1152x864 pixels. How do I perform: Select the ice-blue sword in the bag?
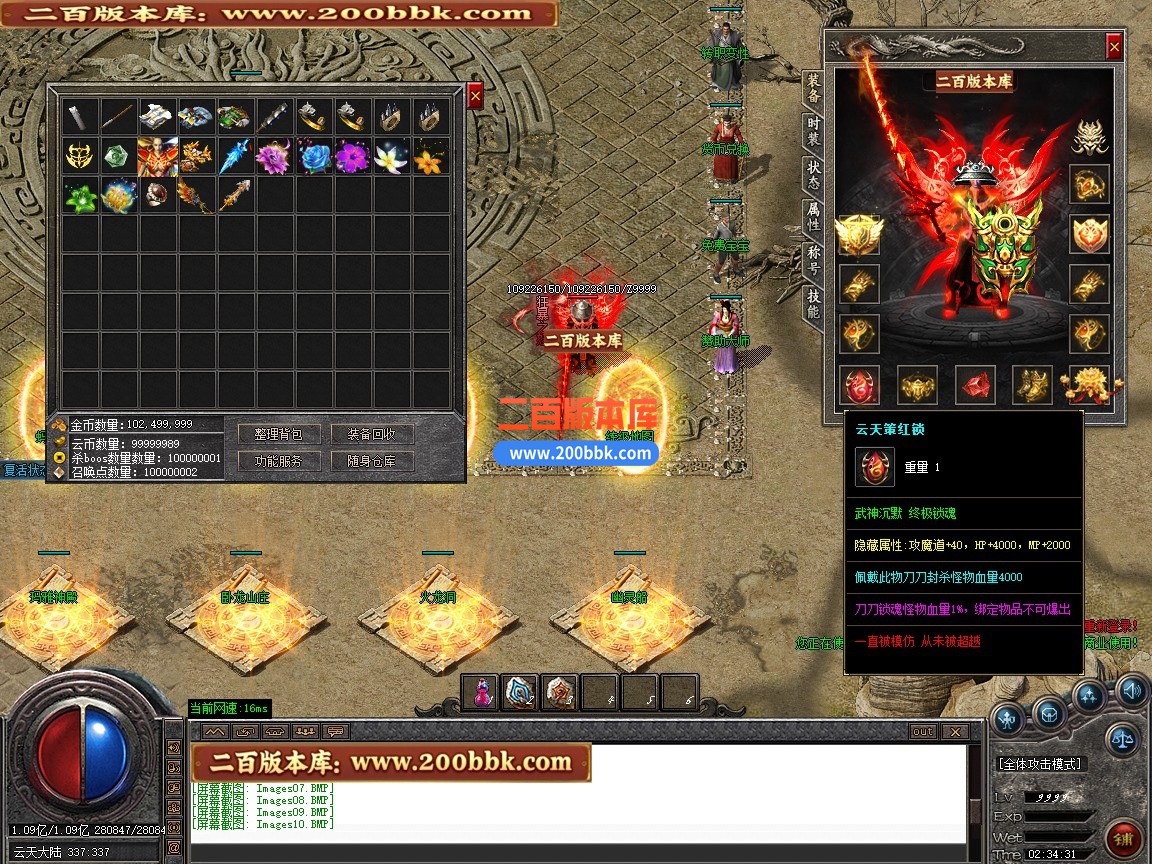point(236,157)
